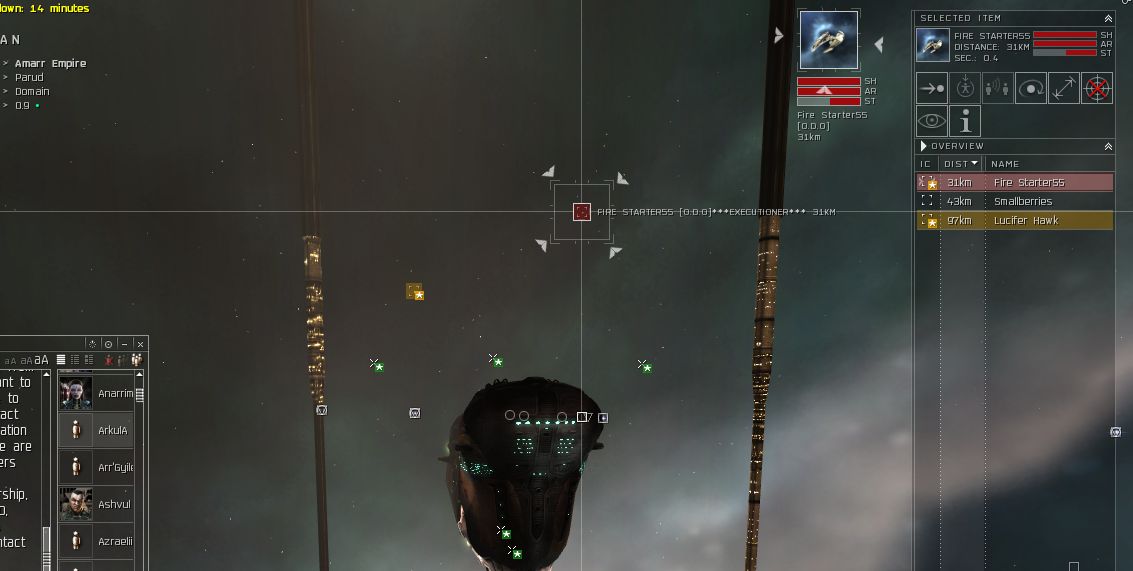The image size is (1133, 571).
Task: Click the Keep at Range double-arrow icon
Action: (1064, 88)
